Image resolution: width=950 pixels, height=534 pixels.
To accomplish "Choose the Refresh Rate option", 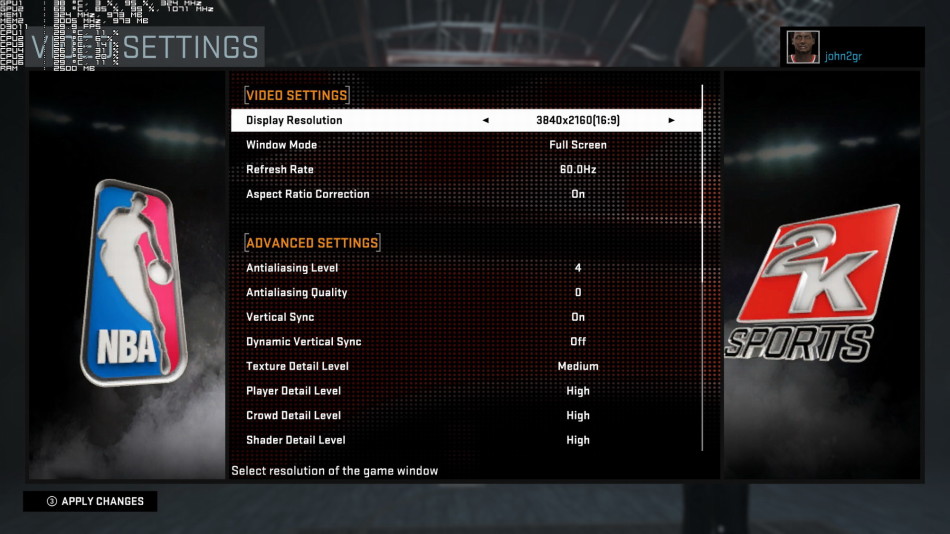I will pyautogui.click(x=466, y=170).
